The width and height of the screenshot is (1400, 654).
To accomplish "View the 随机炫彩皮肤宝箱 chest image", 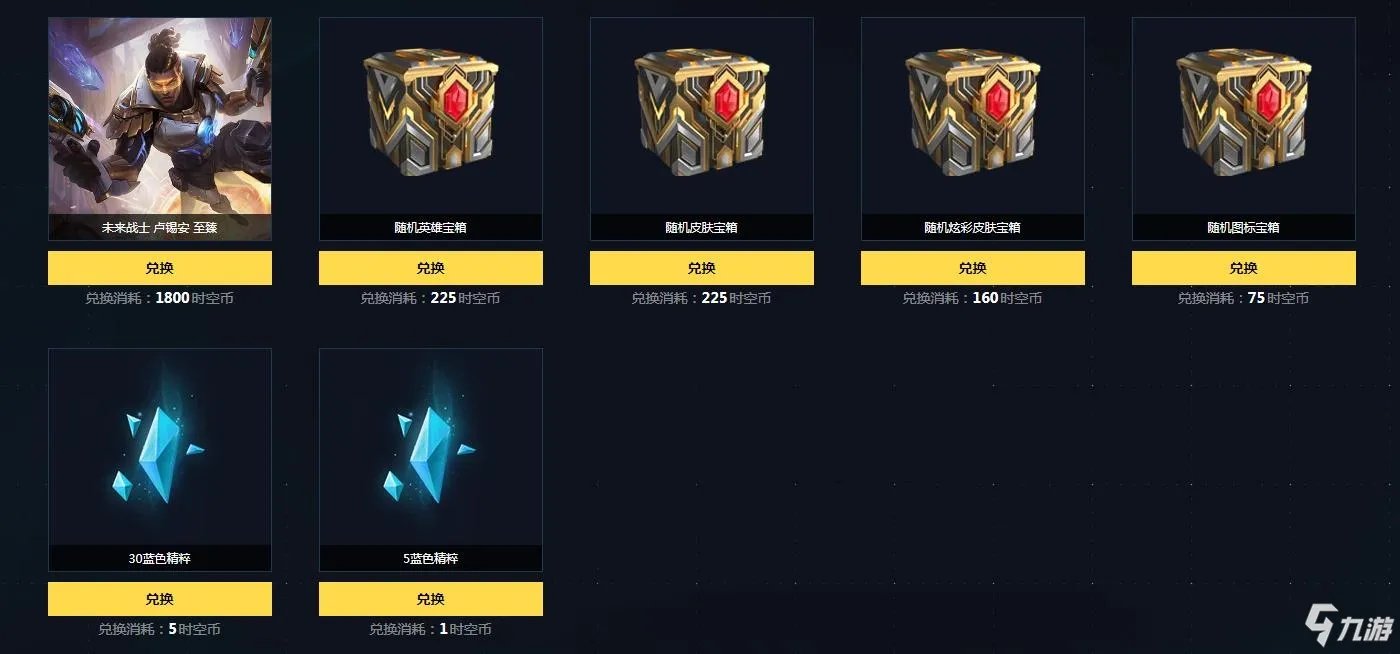I will (973, 115).
